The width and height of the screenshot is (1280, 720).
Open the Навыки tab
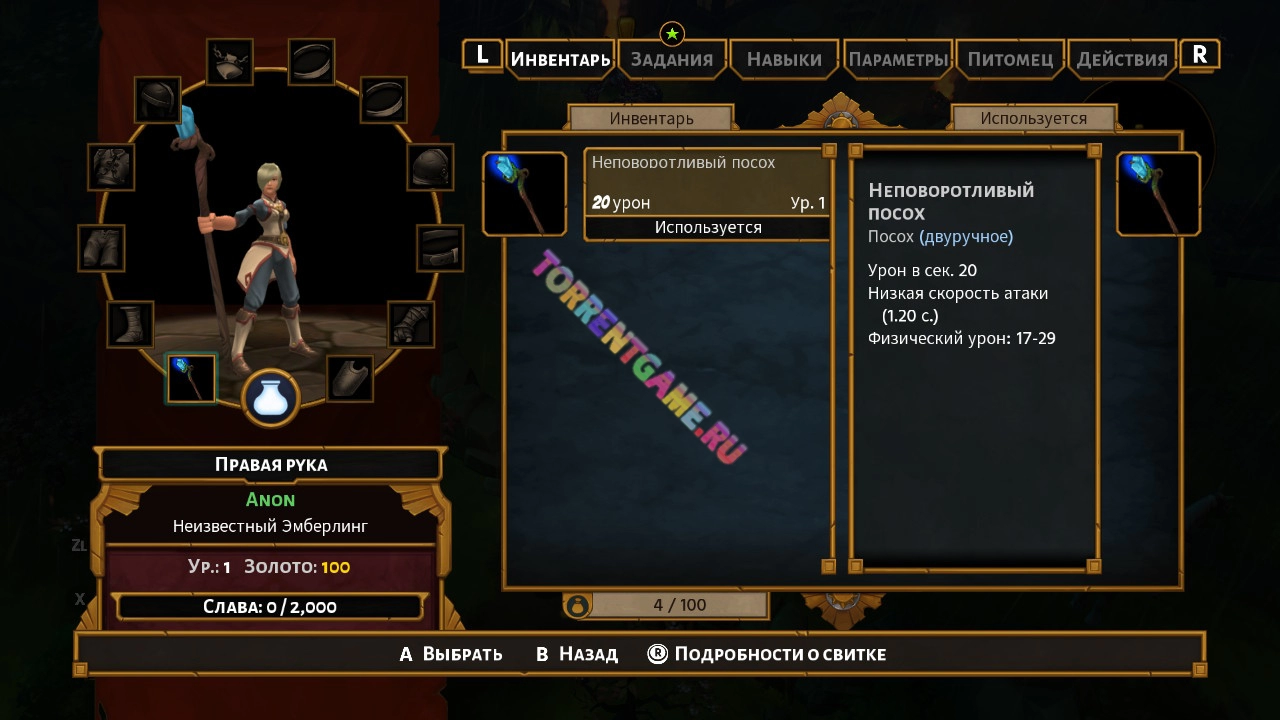pos(784,59)
